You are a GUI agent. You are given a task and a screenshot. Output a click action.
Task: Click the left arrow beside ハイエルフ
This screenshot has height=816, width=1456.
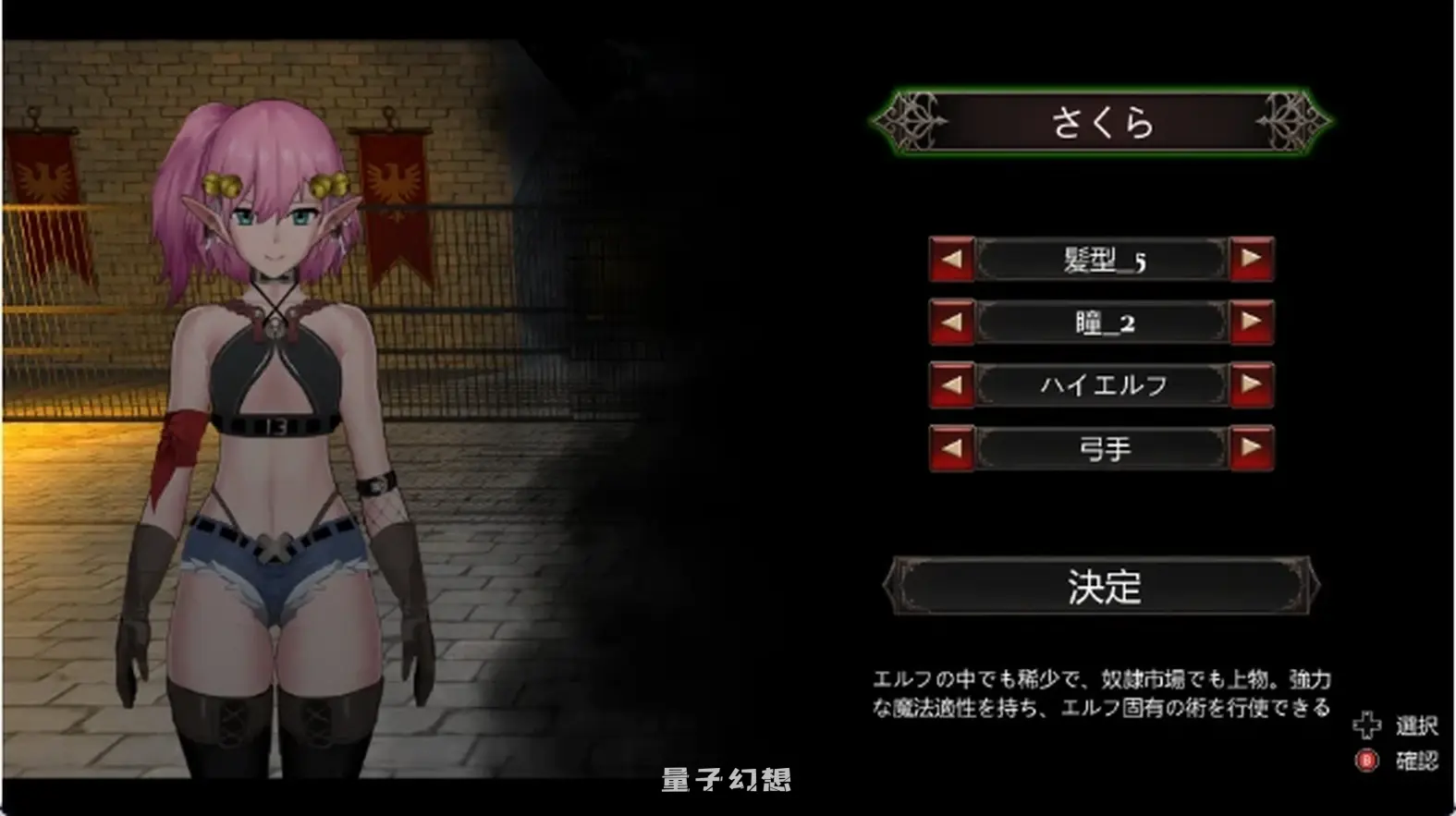coord(951,384)
